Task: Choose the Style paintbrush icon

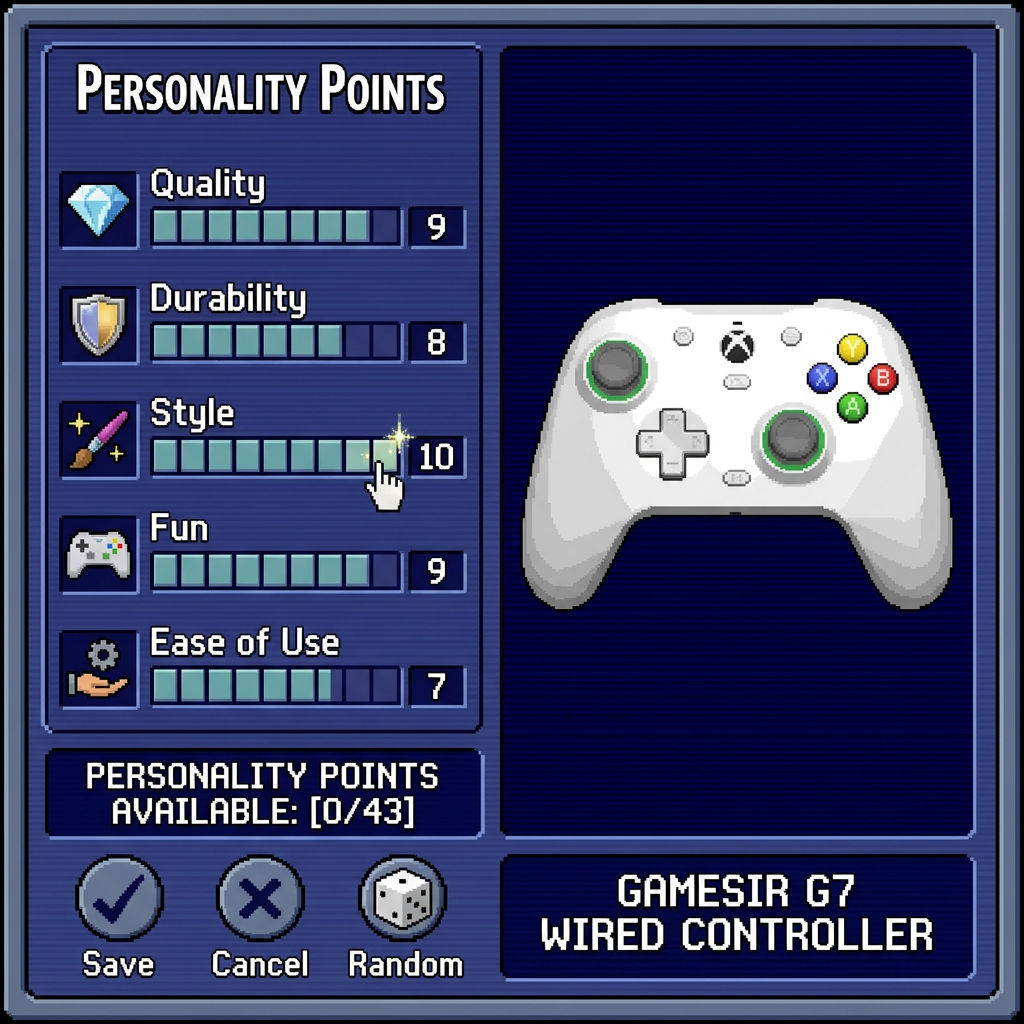Action: tap(98, 439)
